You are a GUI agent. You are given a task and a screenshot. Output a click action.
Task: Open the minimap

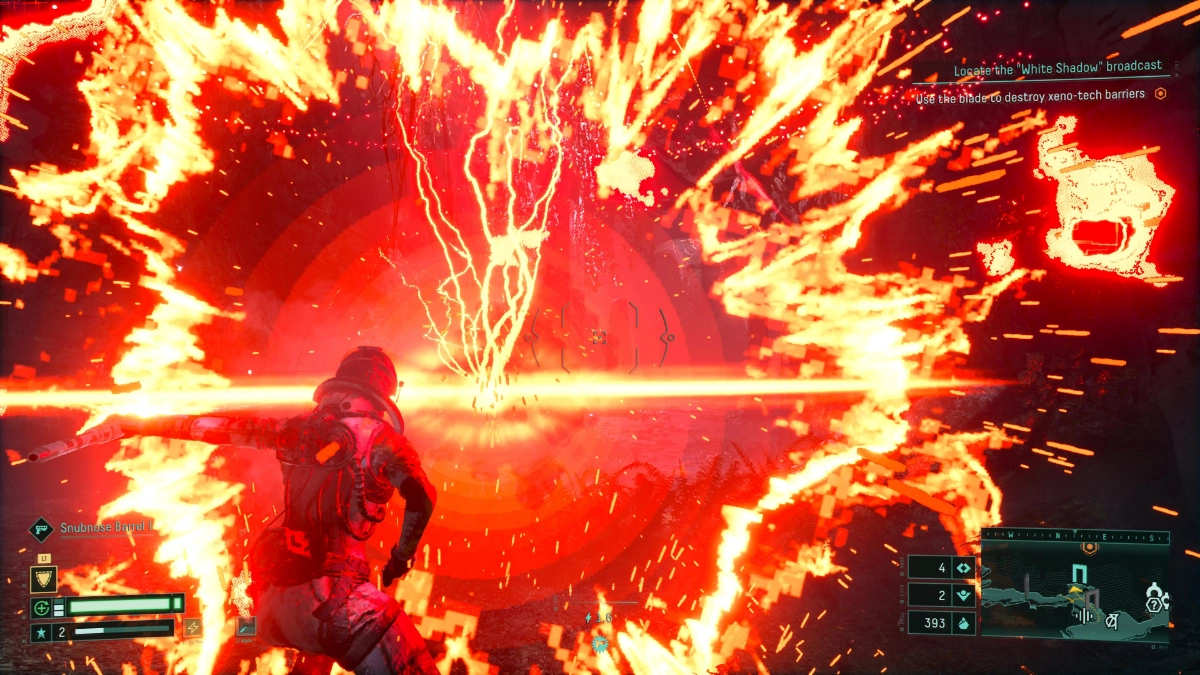coord(1075,590)
